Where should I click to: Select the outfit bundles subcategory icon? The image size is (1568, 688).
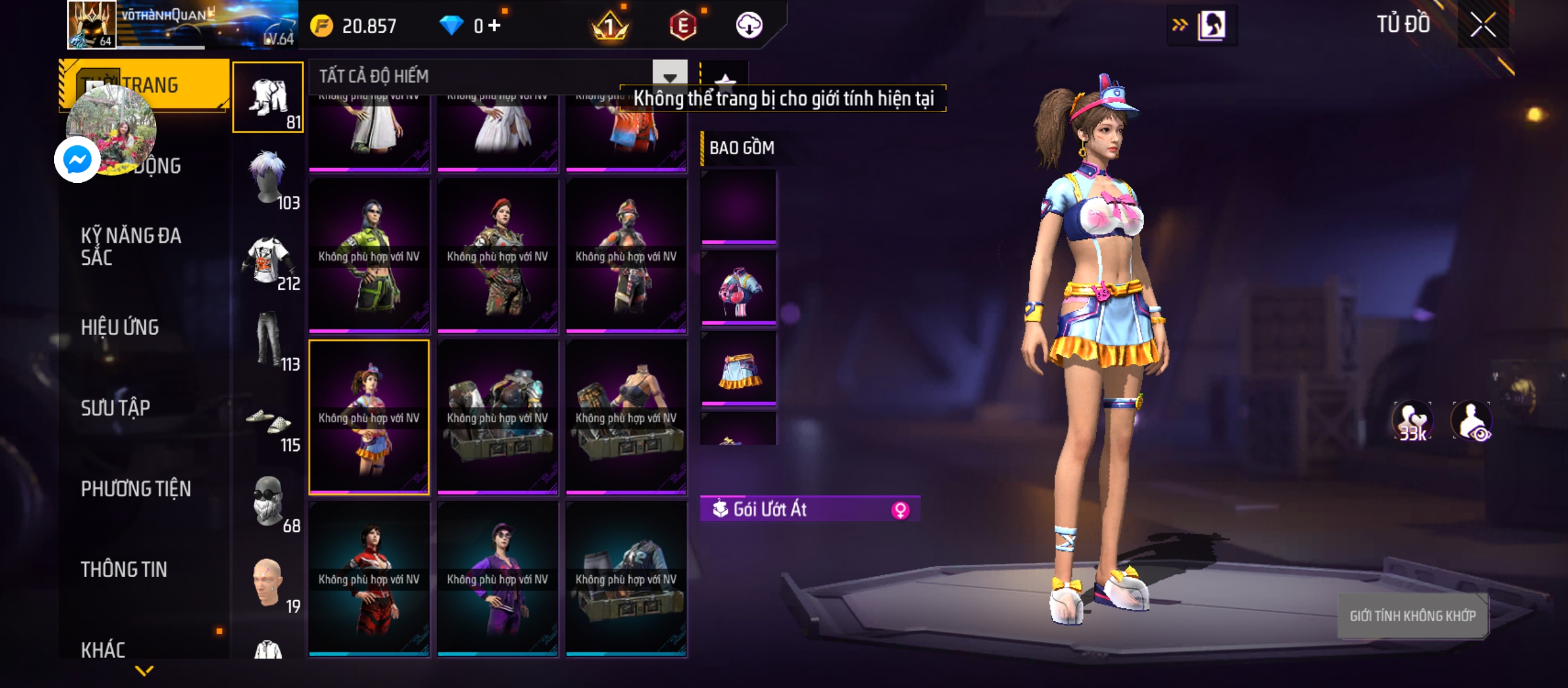(x=268, y=97)
